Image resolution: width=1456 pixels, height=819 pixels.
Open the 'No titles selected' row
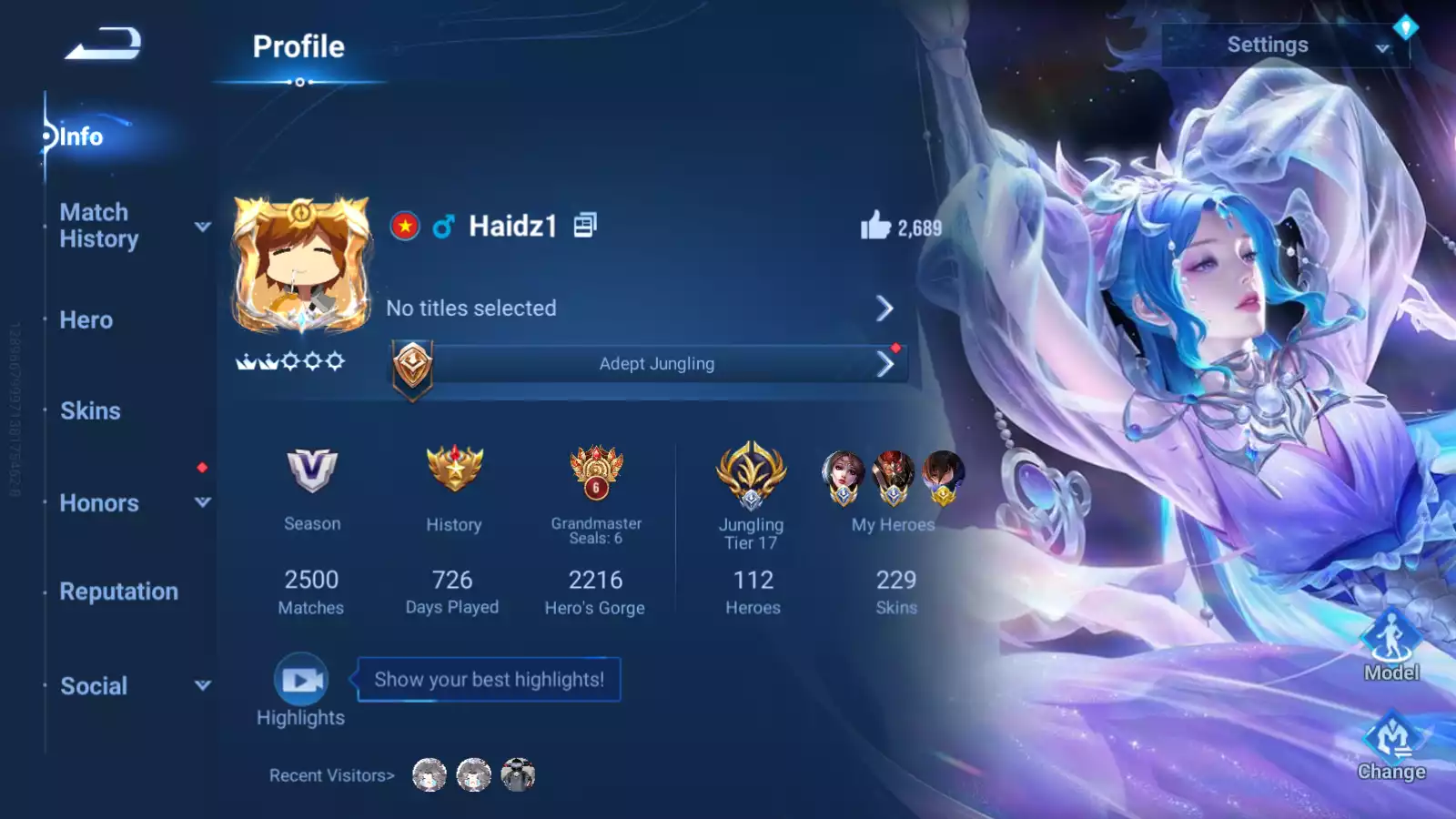point(639,308)
